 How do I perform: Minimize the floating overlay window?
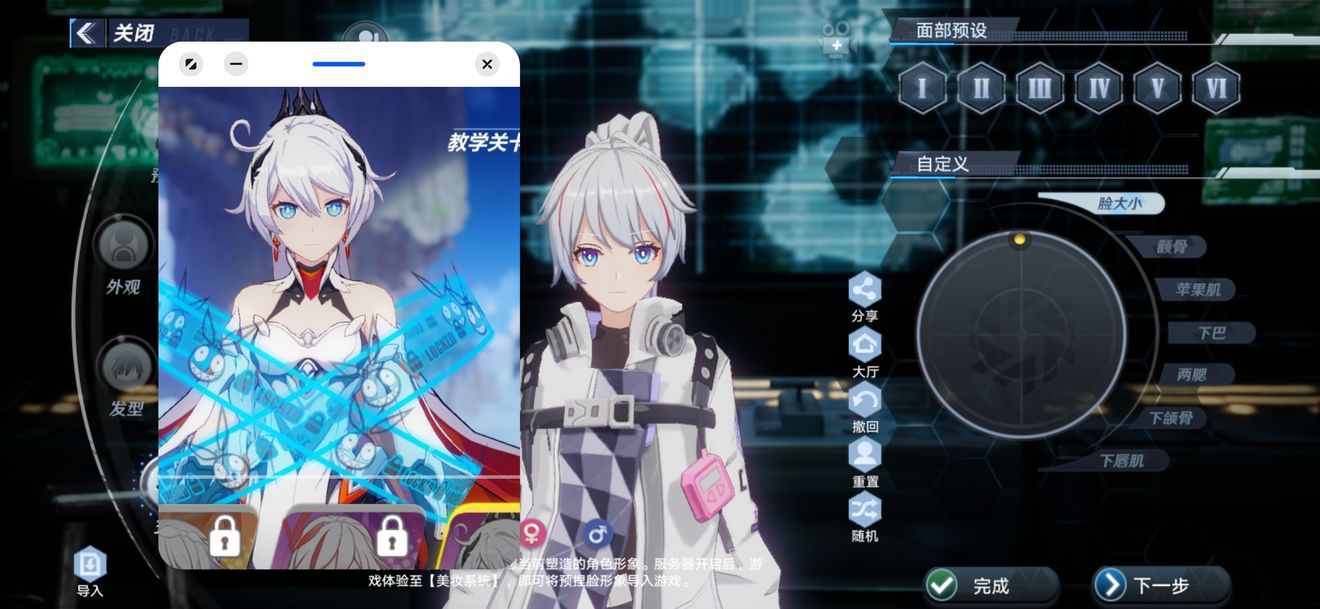coord(236,65)
